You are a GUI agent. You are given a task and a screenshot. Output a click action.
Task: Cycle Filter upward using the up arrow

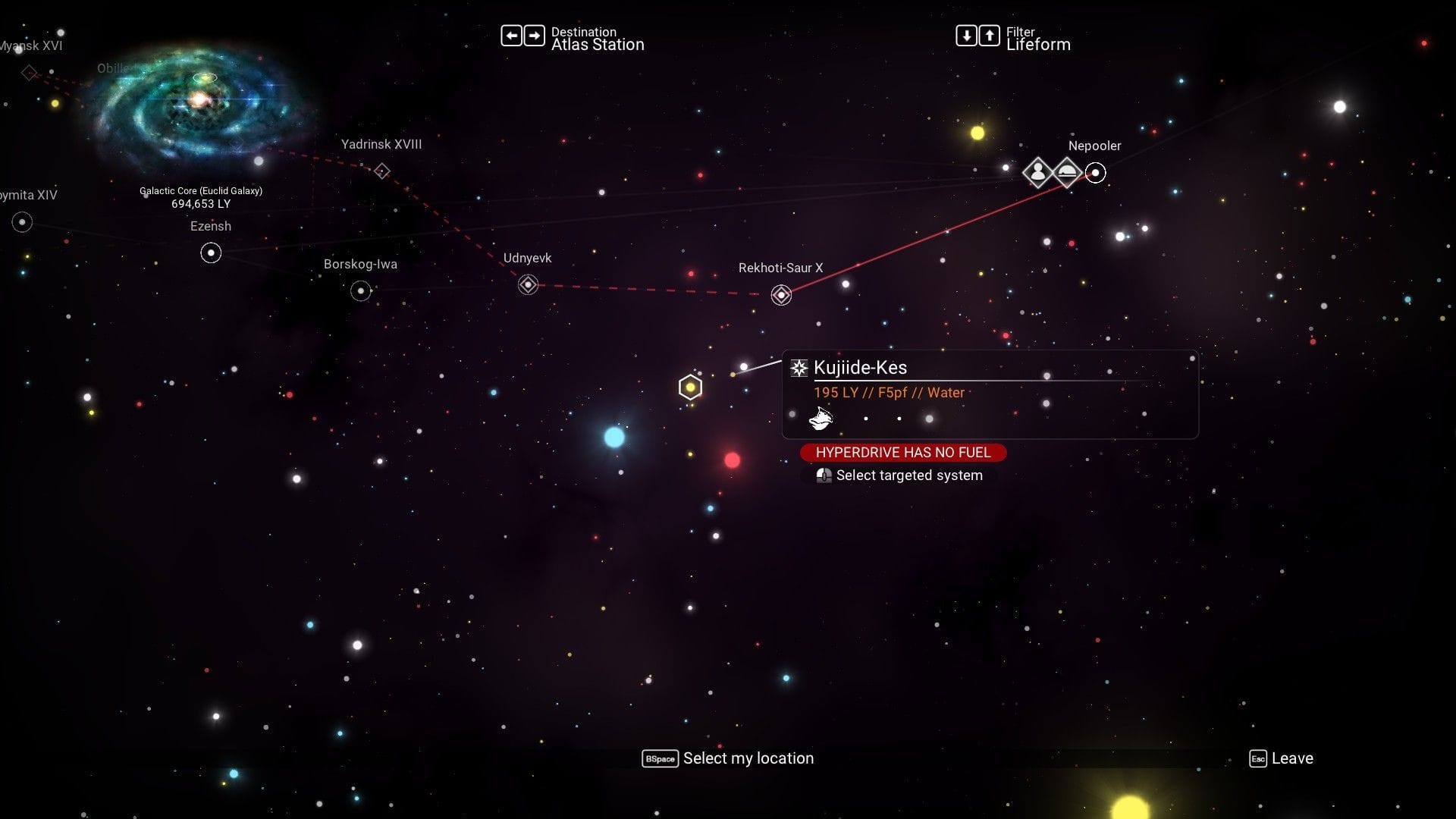click(x=989, y=35)
